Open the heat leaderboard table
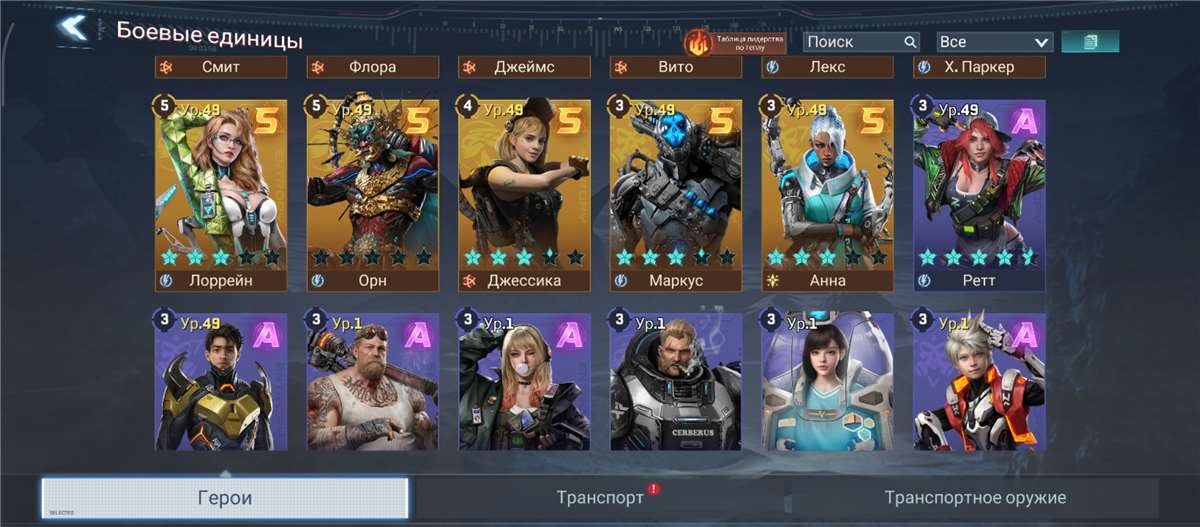This screenshot has height=527, width=1200. pos(735,42)
